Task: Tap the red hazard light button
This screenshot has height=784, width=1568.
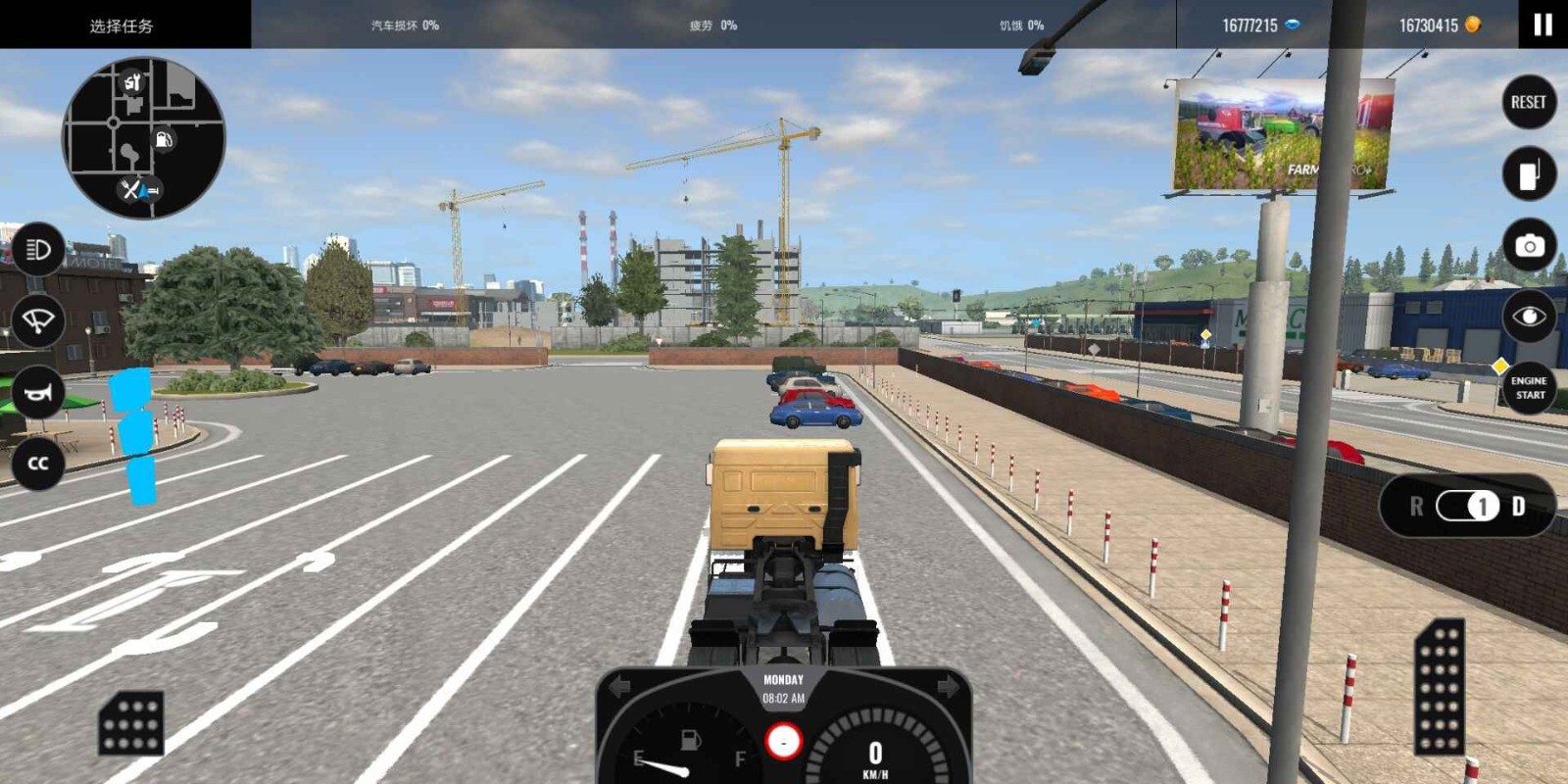Action: click(783, 742)
